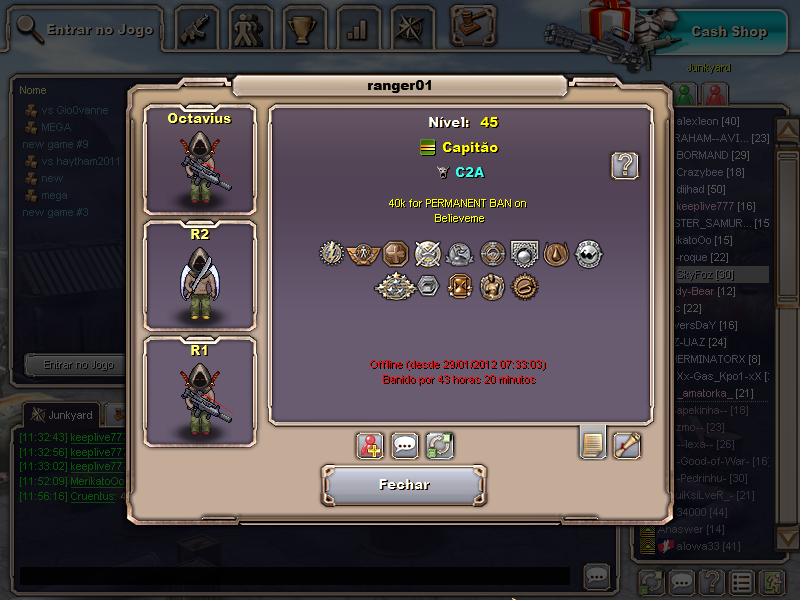This screenshot has height=601, width=803.
Task: Open the weapons tab with the rifle icon
Action: click(x=197, y=29)
